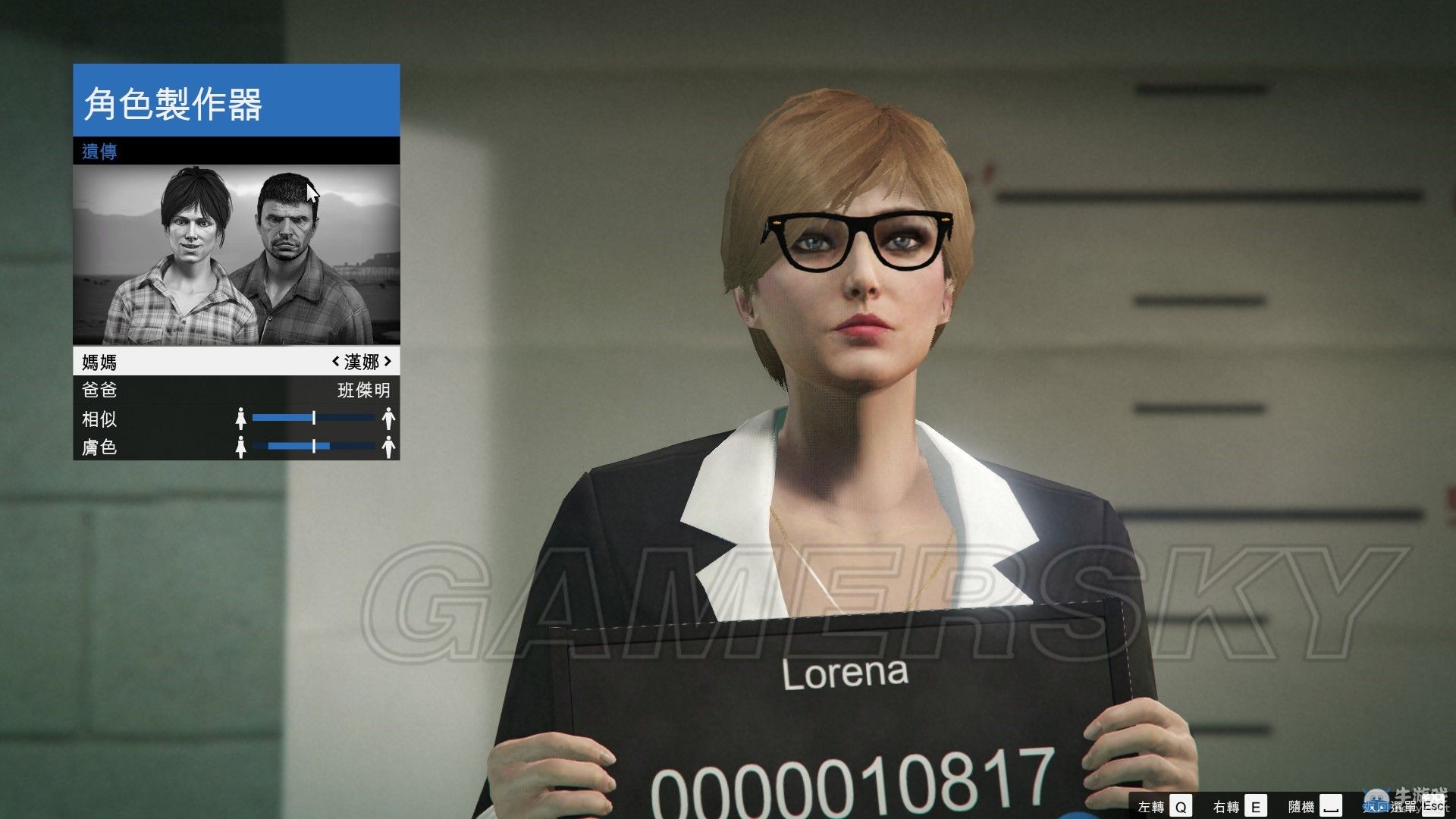Image resolution: width=1456 pixels, height=819 pixels.
Task: Adjust the 相似 resemblance slider handle
Action: [x=313, y=419]
